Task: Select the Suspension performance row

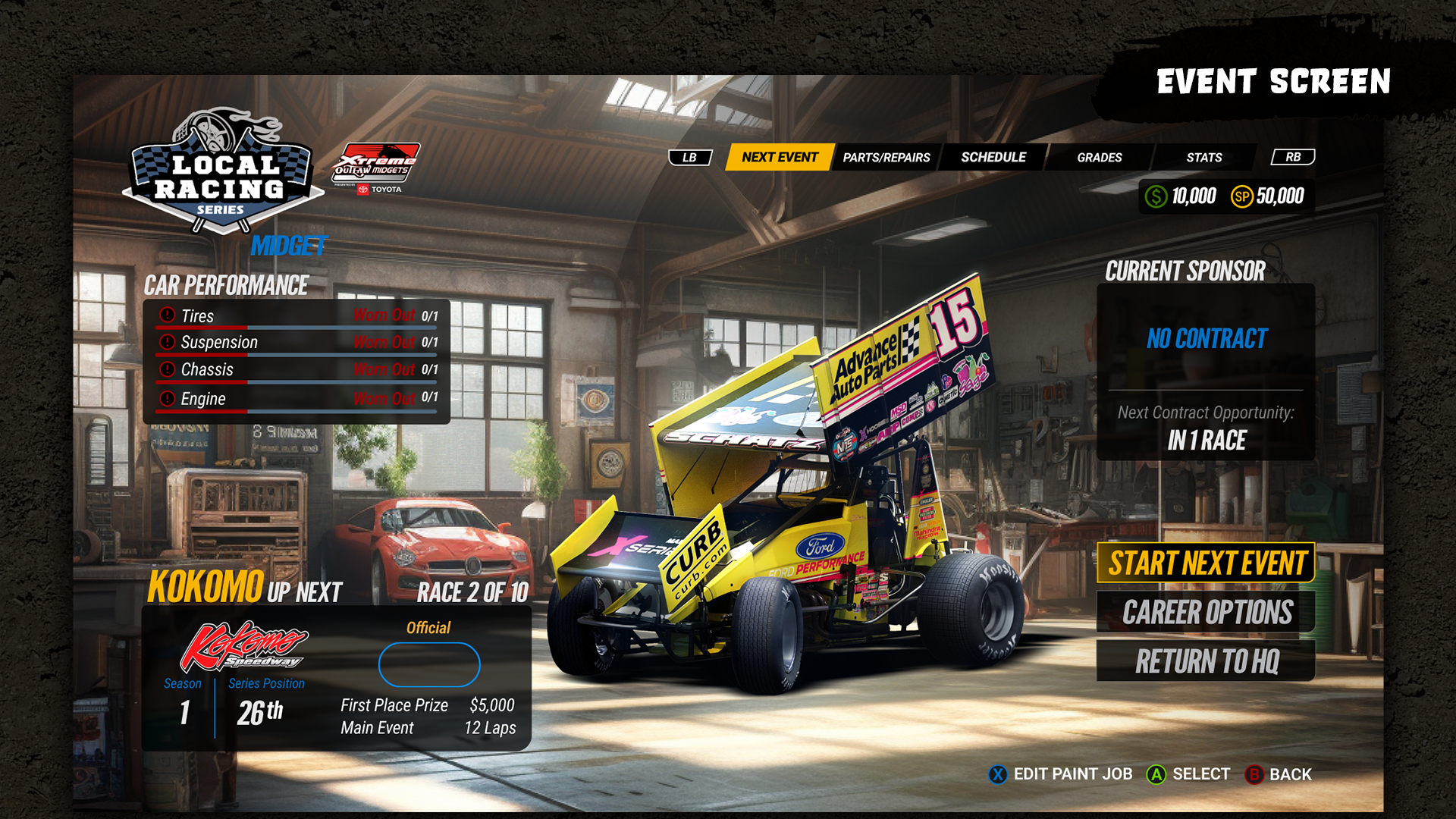Action: point(297,342)
